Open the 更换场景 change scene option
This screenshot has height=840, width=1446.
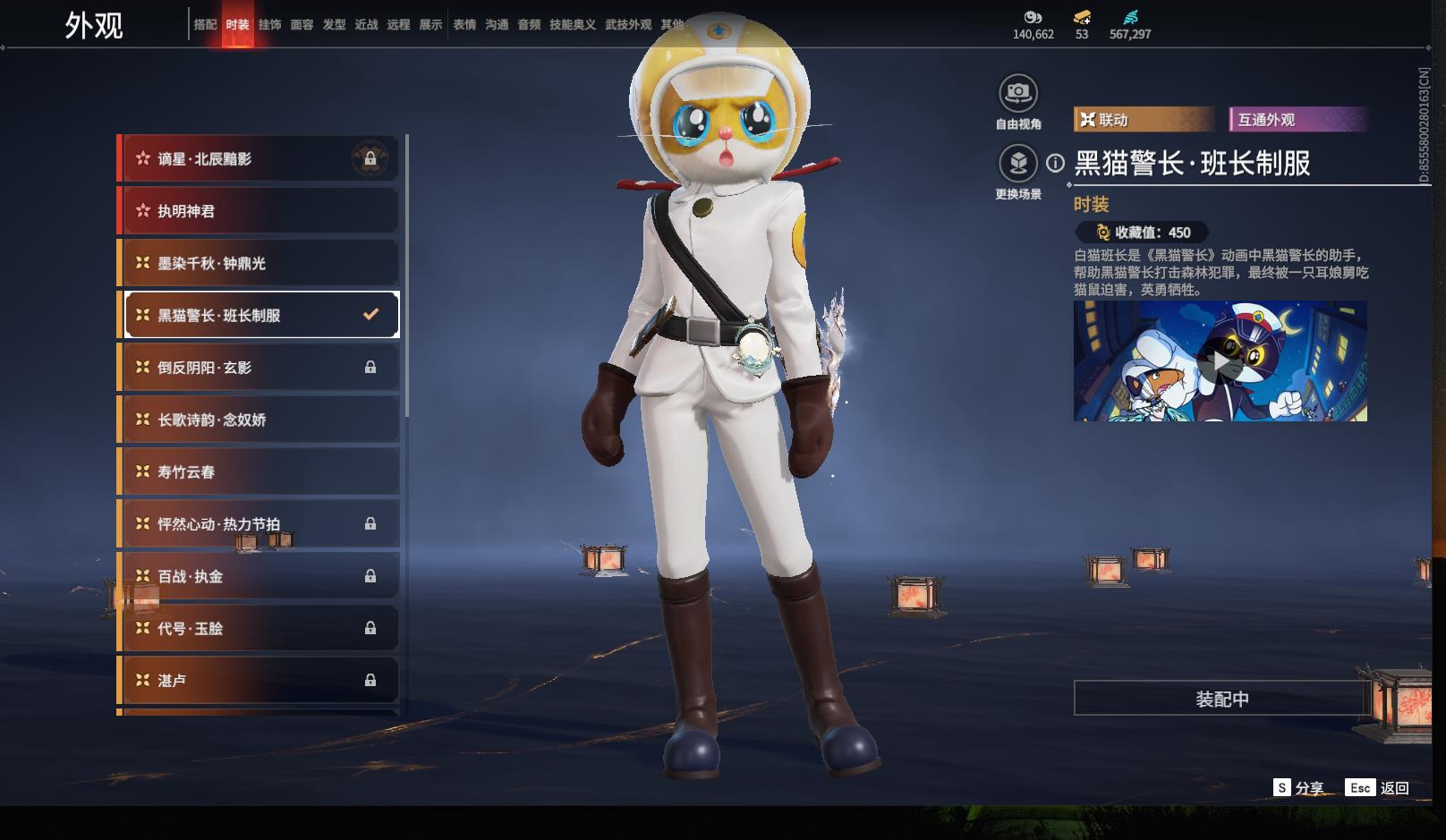(1017, 164)
